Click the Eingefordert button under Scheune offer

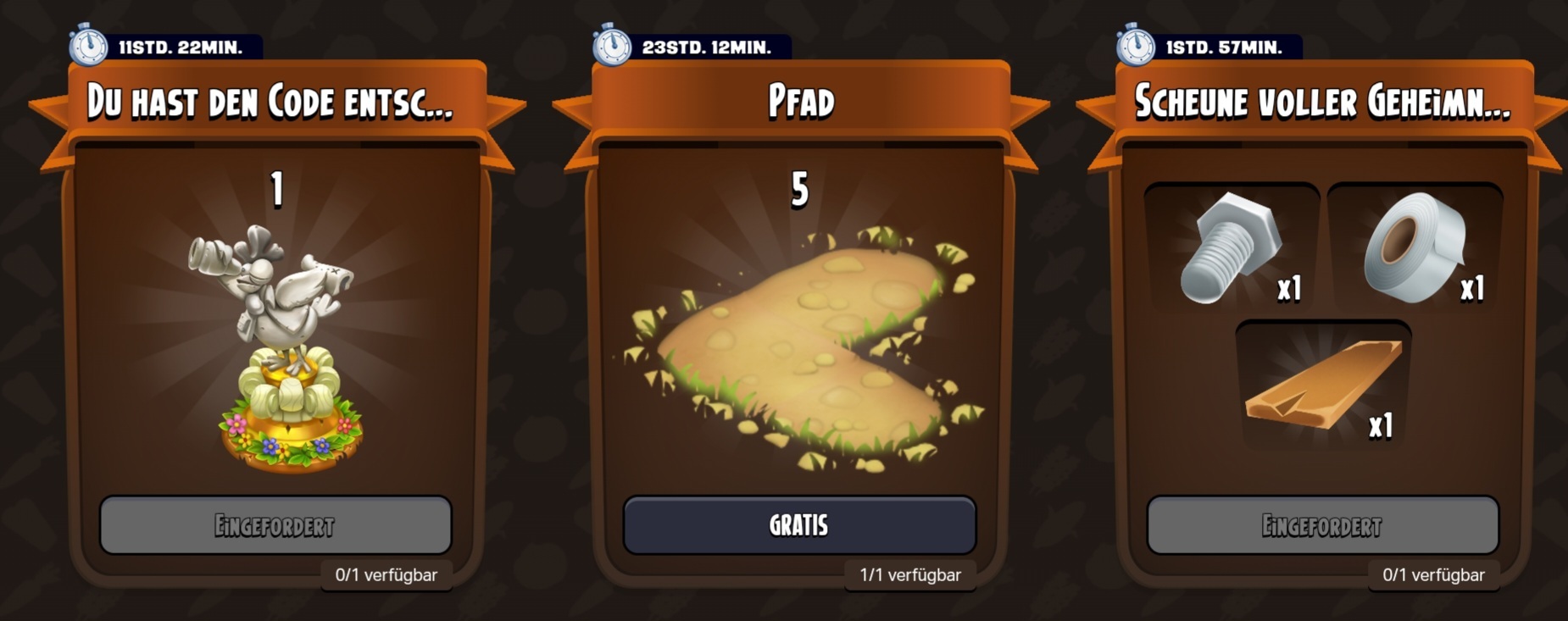pos(1322,525)
